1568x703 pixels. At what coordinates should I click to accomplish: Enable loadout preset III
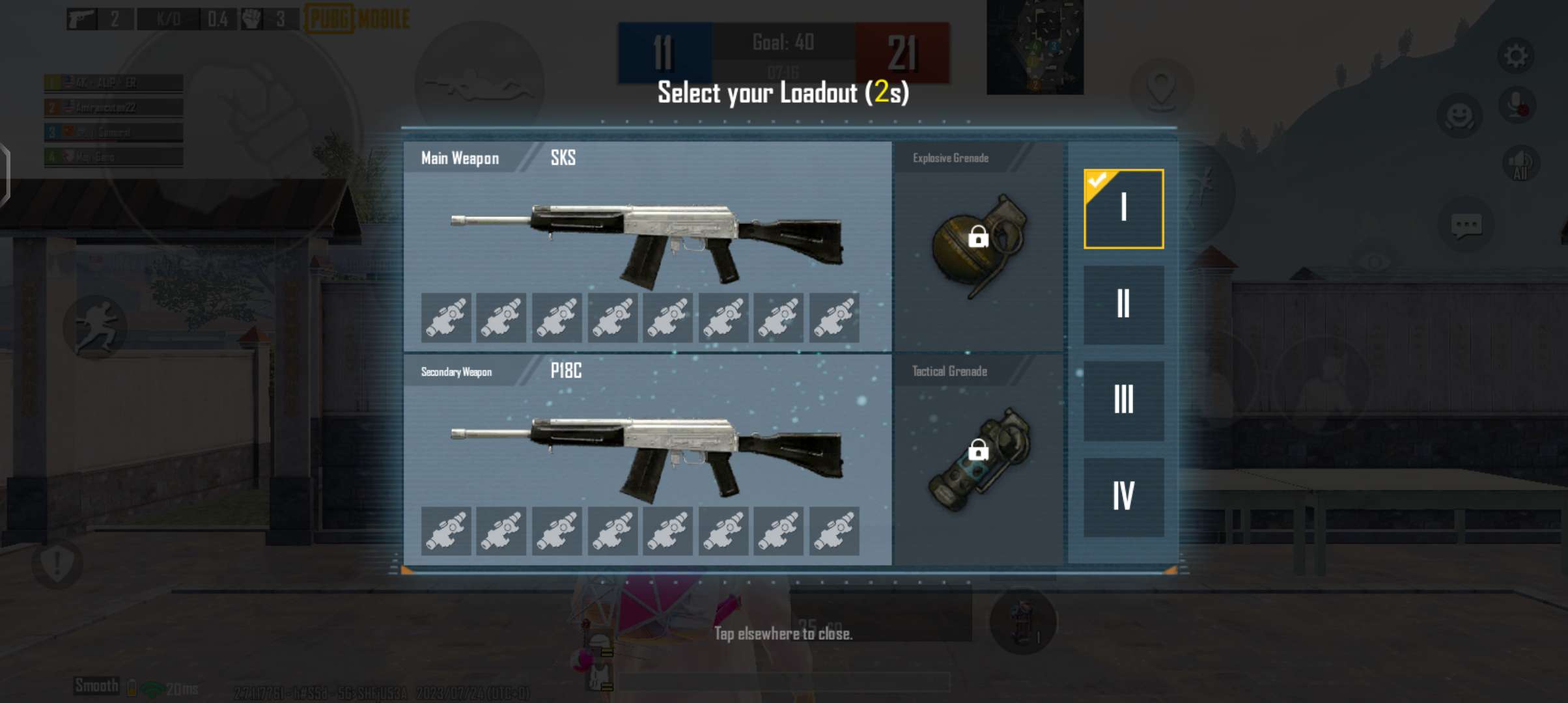pos(1123,398)
